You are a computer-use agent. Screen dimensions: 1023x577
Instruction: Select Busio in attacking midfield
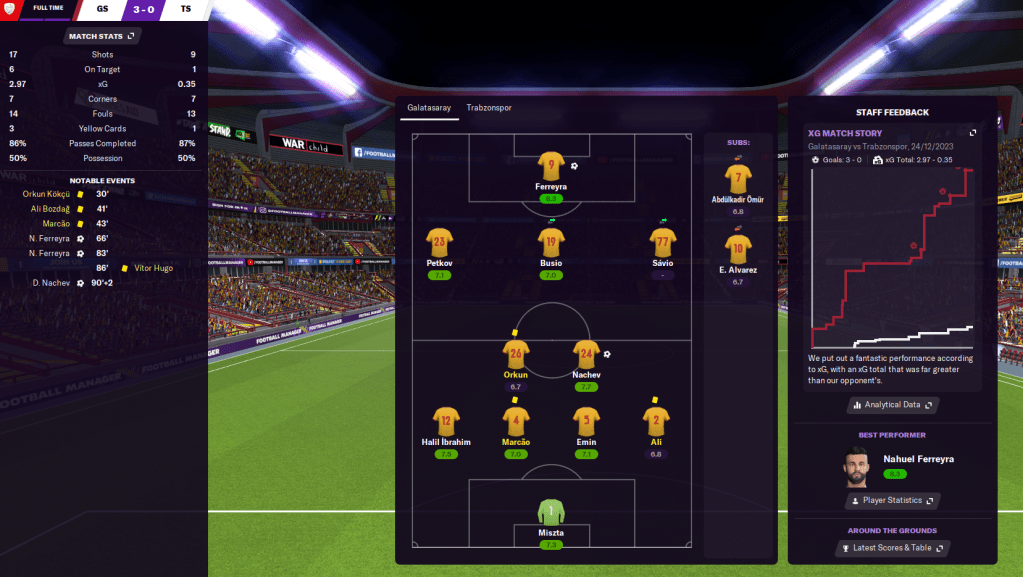tap(551, 242)
